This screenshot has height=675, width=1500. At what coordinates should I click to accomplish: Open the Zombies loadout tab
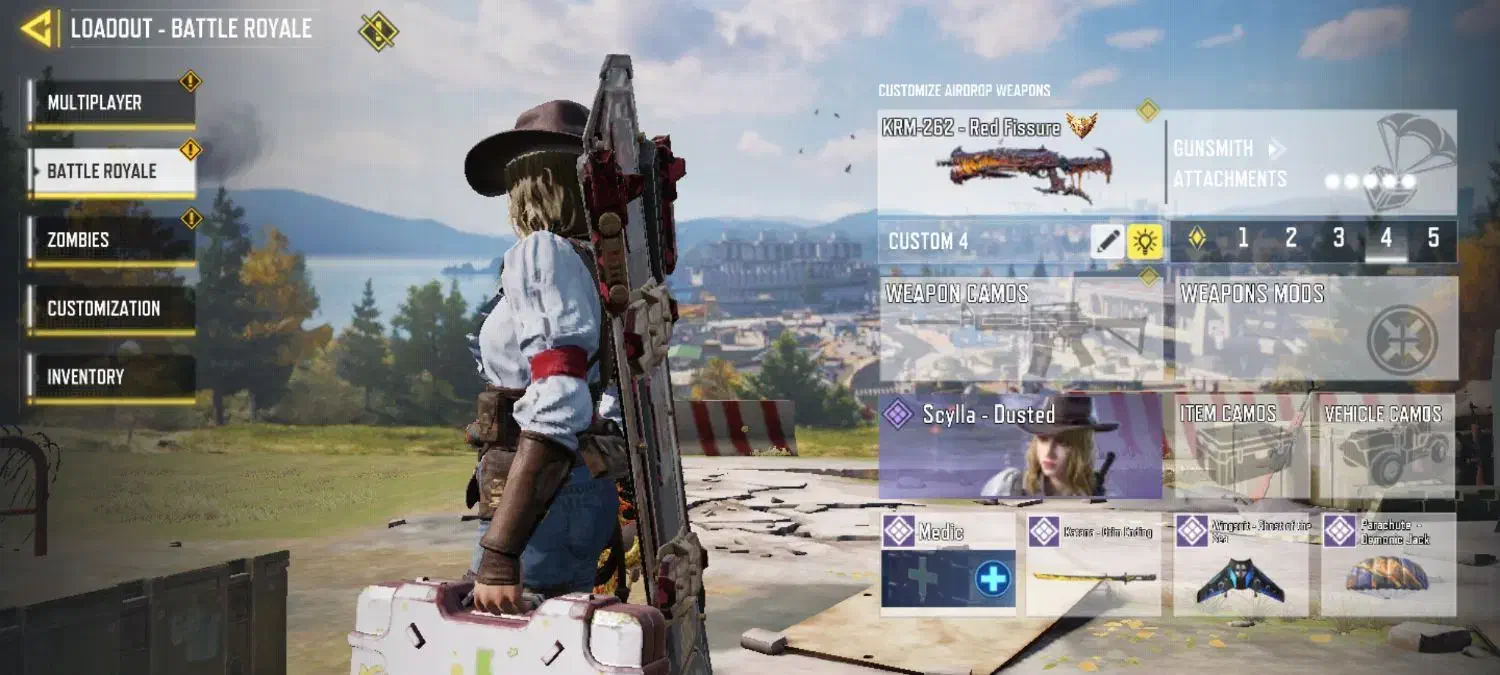tap(110, 240)
